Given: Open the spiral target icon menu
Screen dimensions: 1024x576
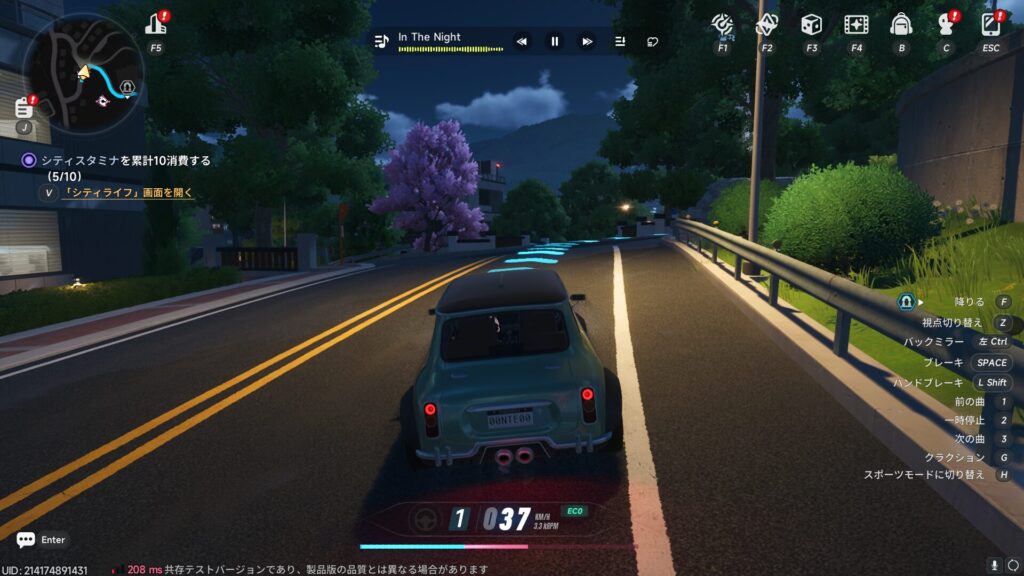Looking at the screenshot, I should tap(722, 24).
